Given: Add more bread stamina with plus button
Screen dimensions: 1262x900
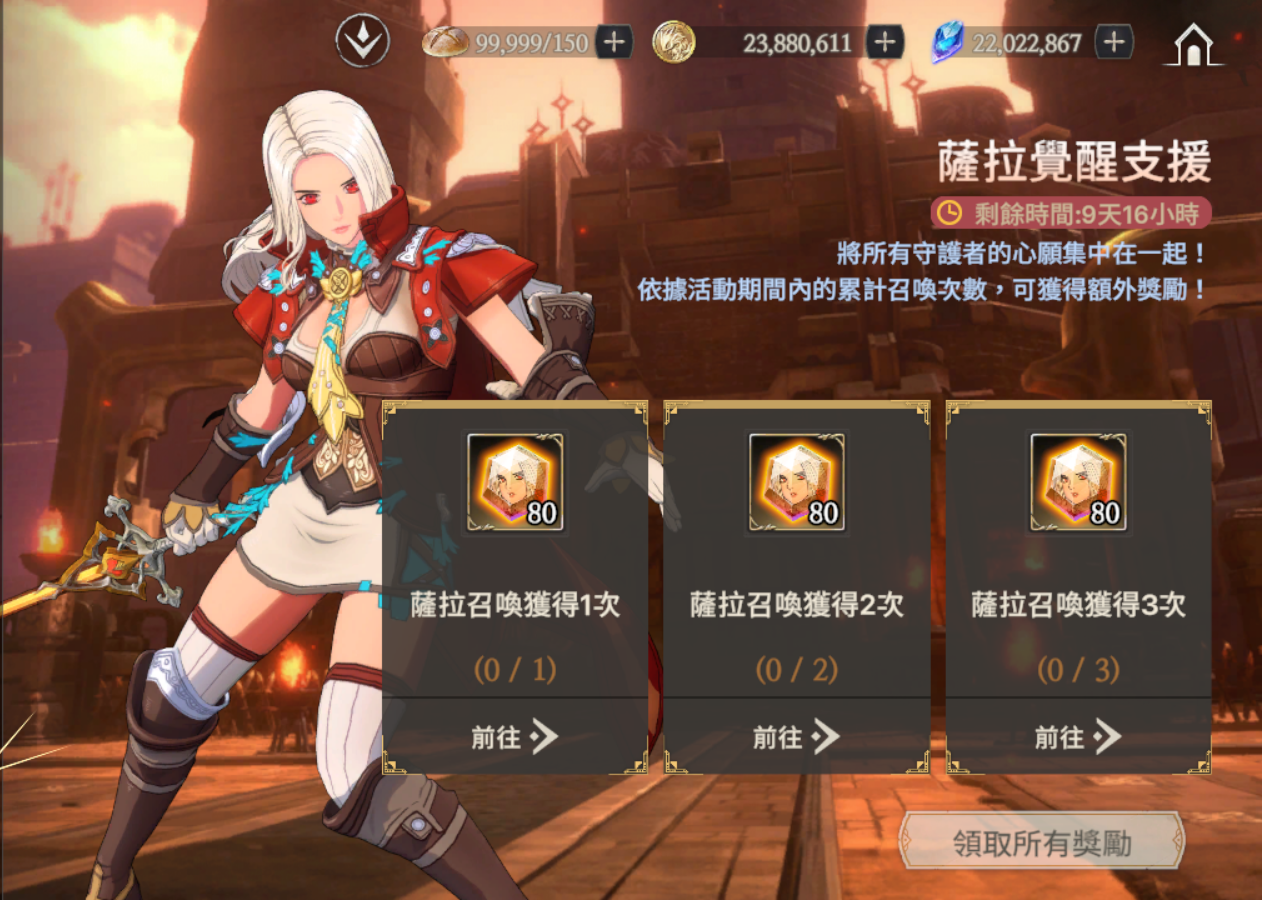Looking at the screenshot, I should click(x=613, y=42).
